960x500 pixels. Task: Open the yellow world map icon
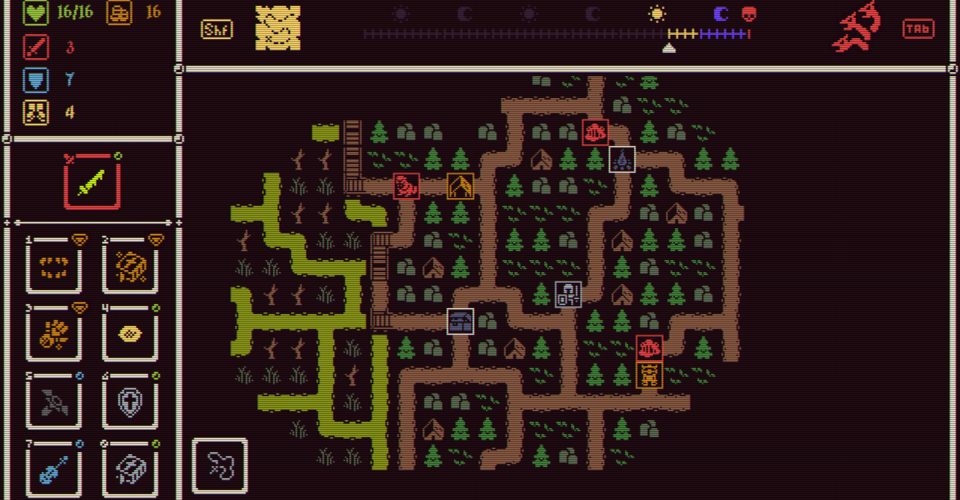click(277, 28)
